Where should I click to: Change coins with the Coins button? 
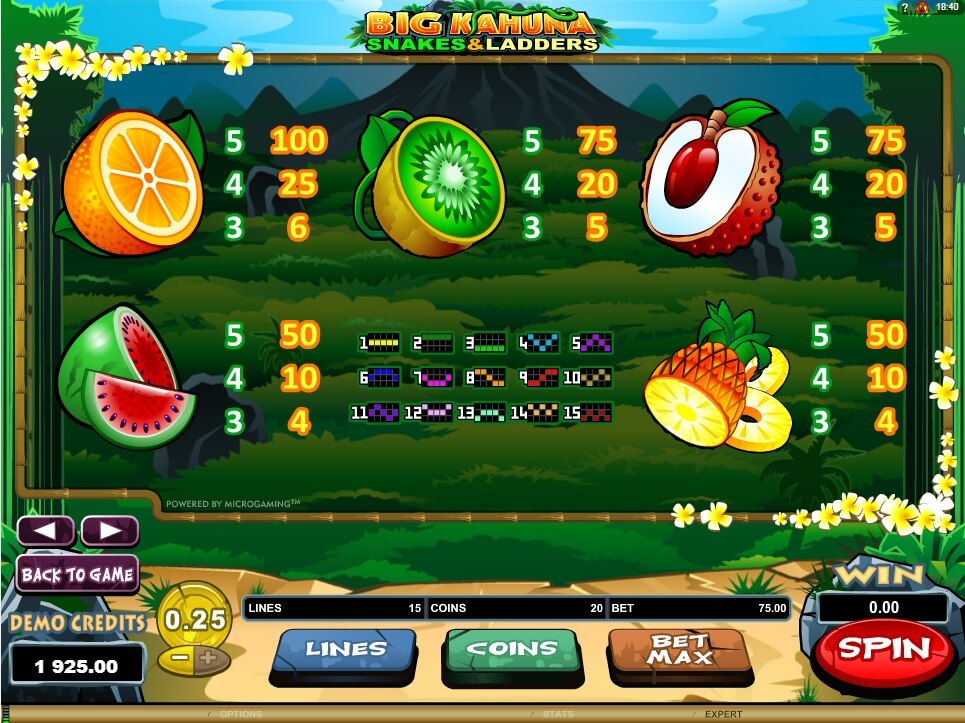click(x=511, y=650)
